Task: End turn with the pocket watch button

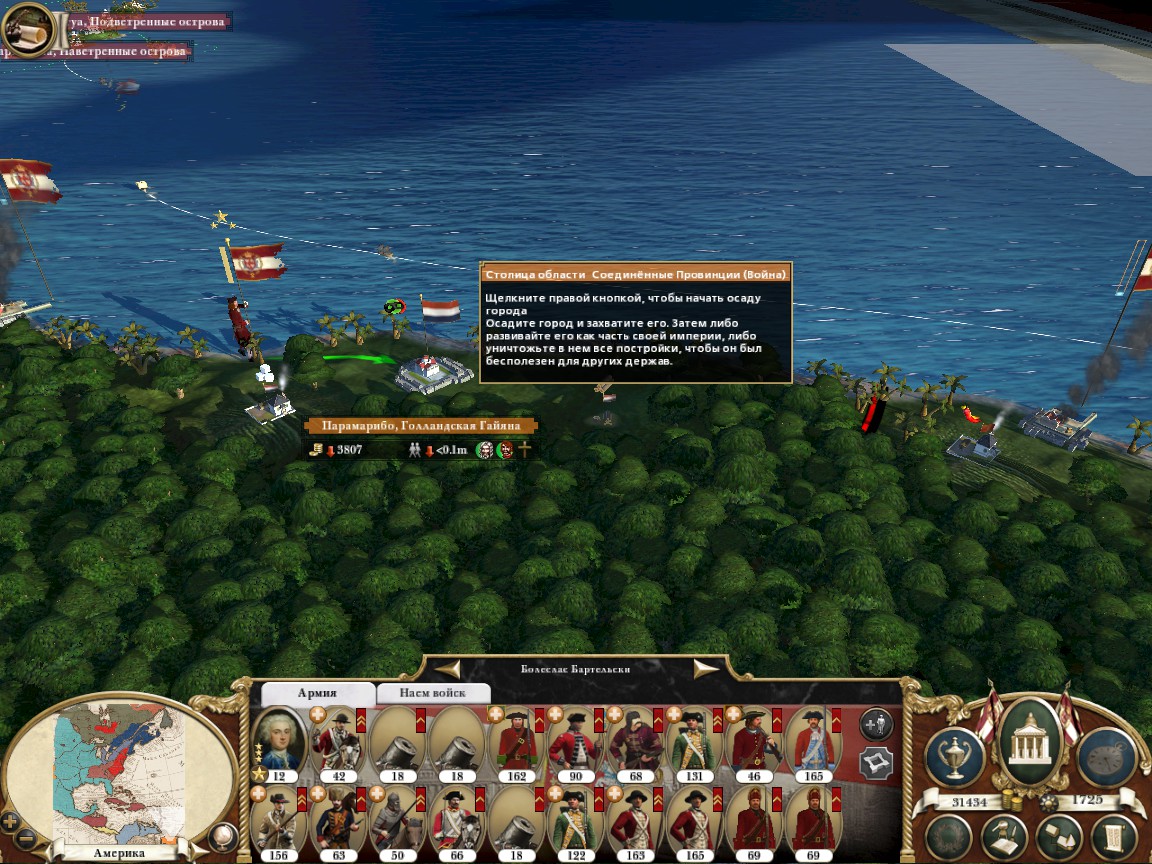Action: pos(1106,757)
